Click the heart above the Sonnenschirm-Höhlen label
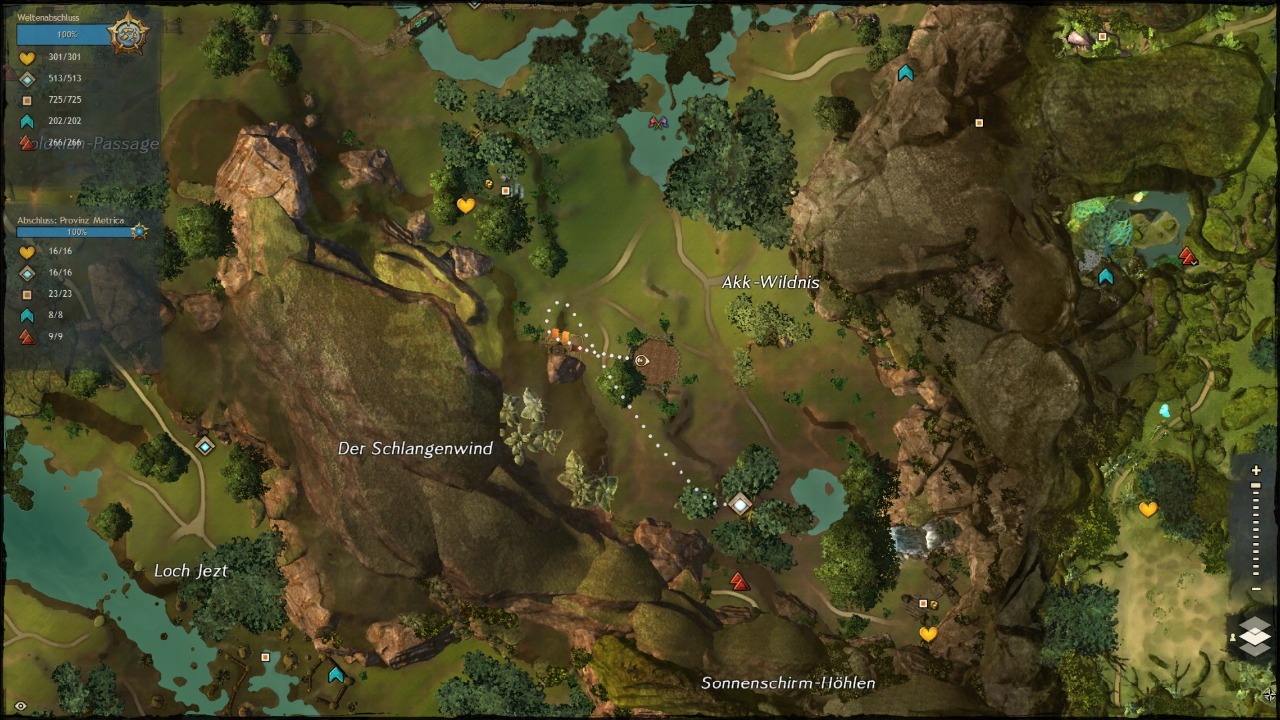Image resolution: width=1280 pixels, height=720 pixels. click(928, 634)
